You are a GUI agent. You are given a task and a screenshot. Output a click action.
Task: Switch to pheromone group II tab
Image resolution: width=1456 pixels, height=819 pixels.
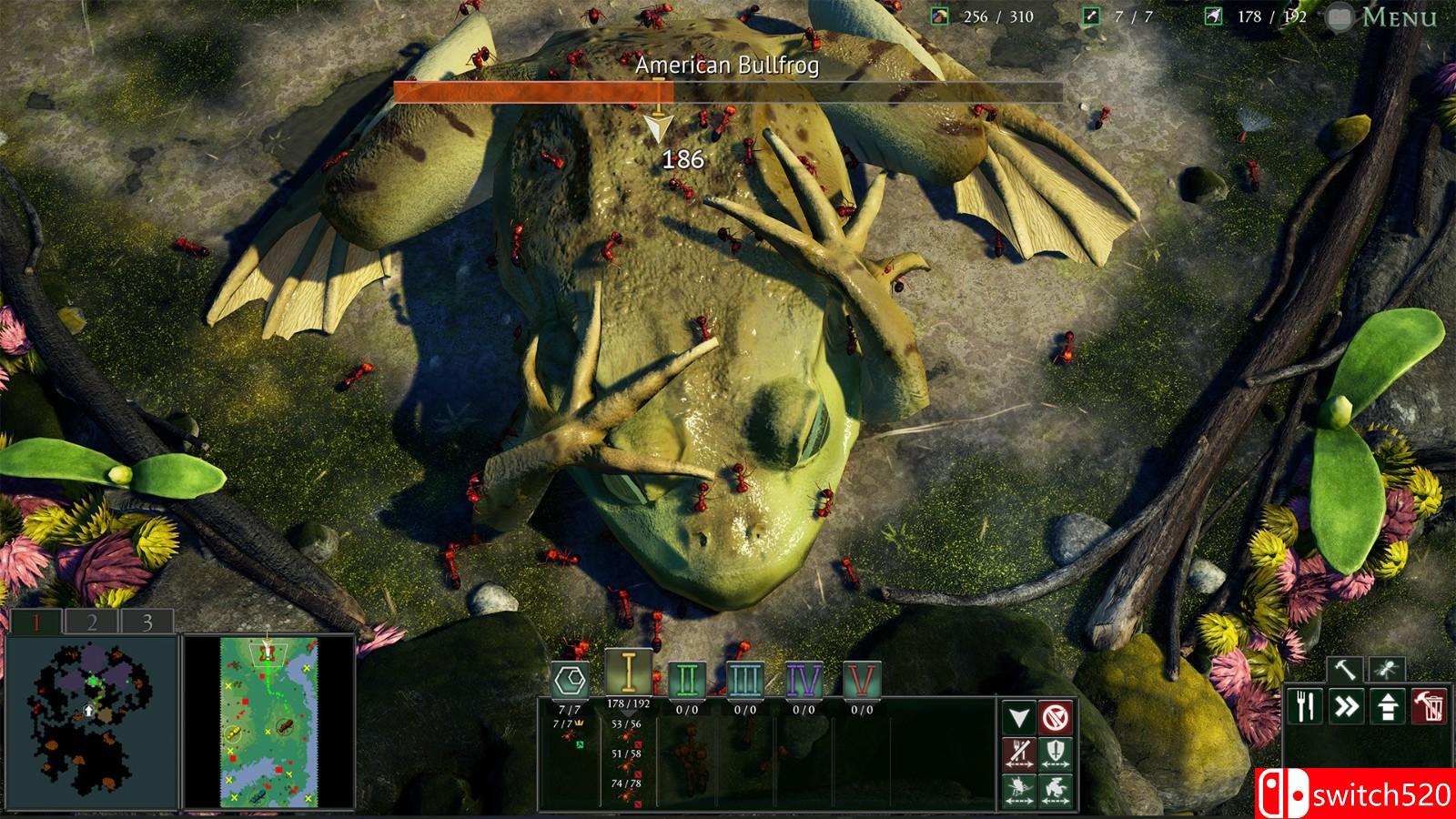point(687,677)
